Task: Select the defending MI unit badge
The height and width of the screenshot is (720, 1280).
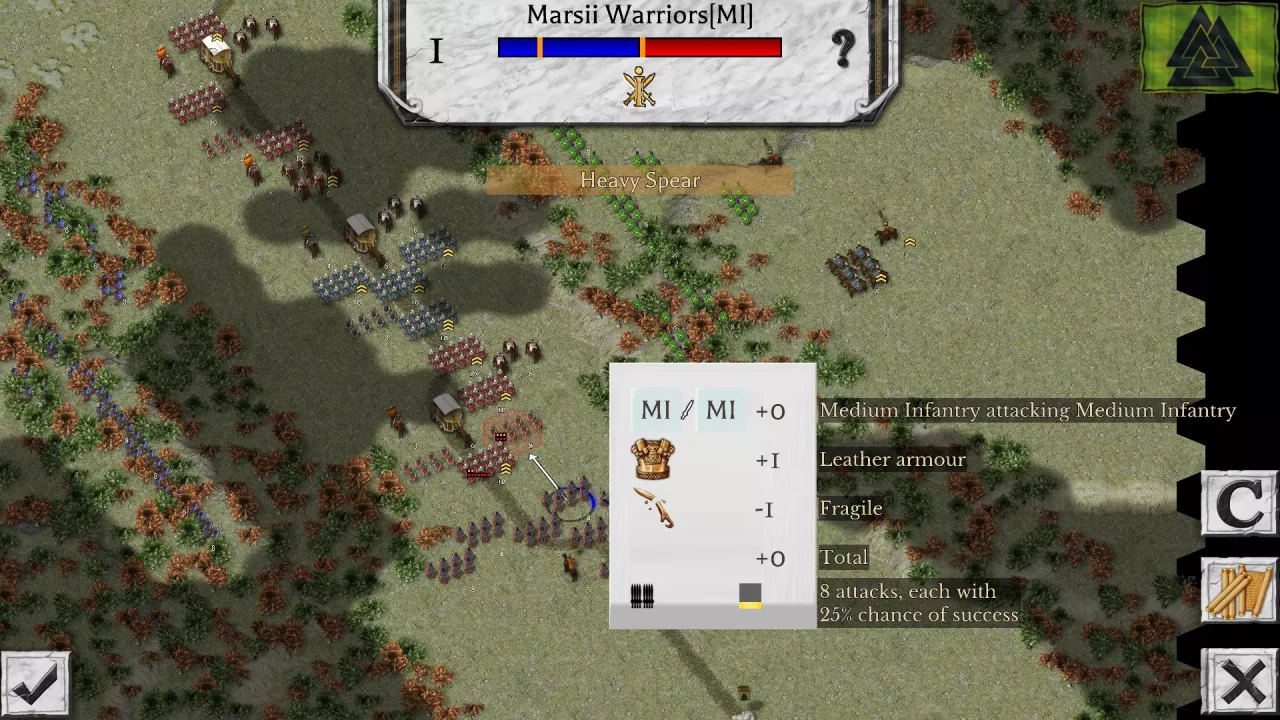Action: [x=720, y=410]
